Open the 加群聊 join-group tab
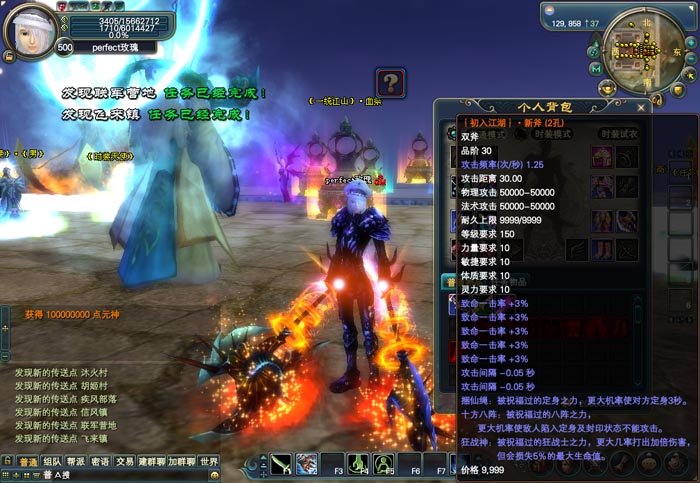Image resolution: width=700 pixels, height=483 pixels. [x=182, y=462]
